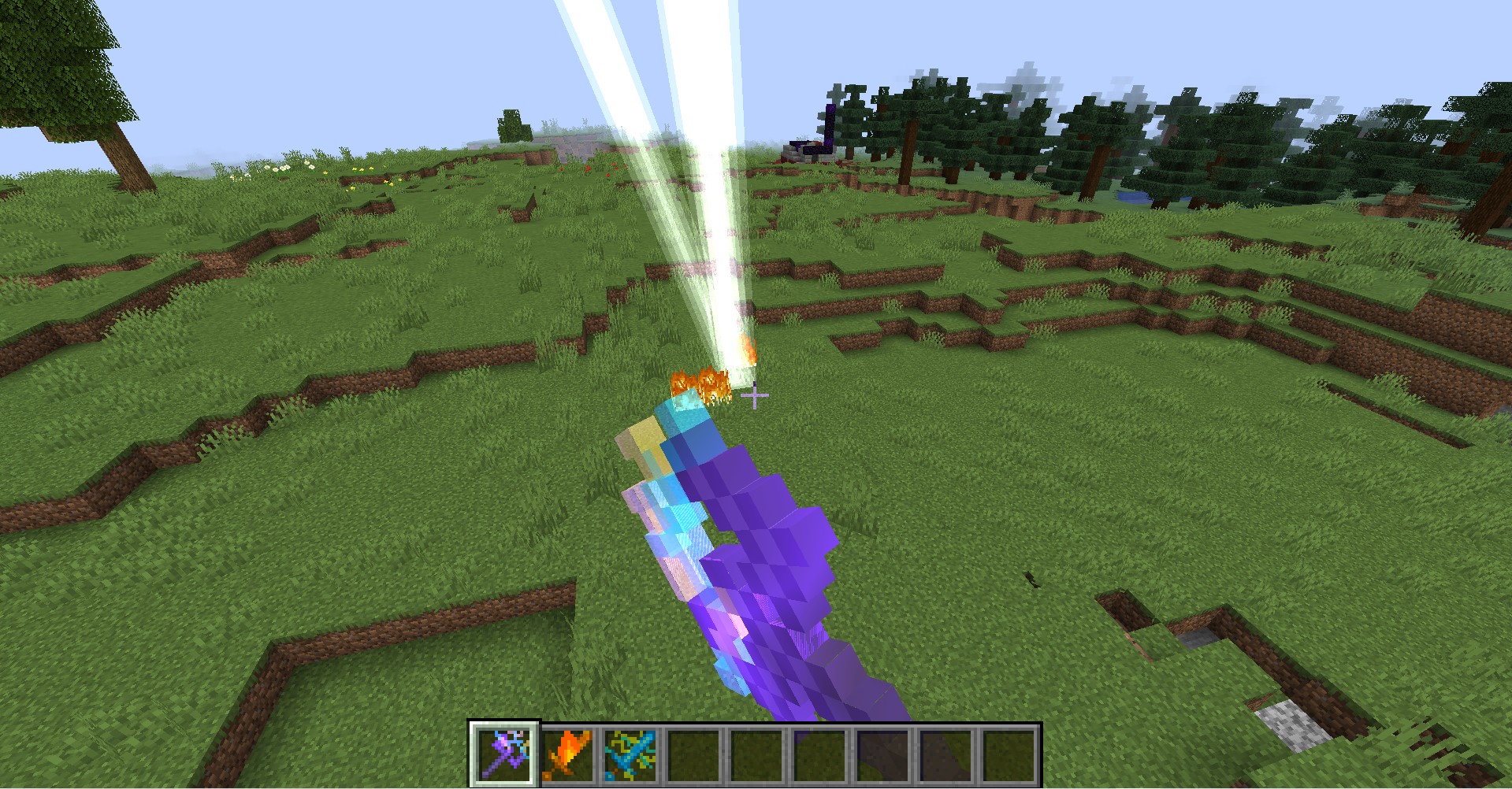Click the crosshair at the screen center
This screenshot has width=1512, height=789.
tap(754, 394)
